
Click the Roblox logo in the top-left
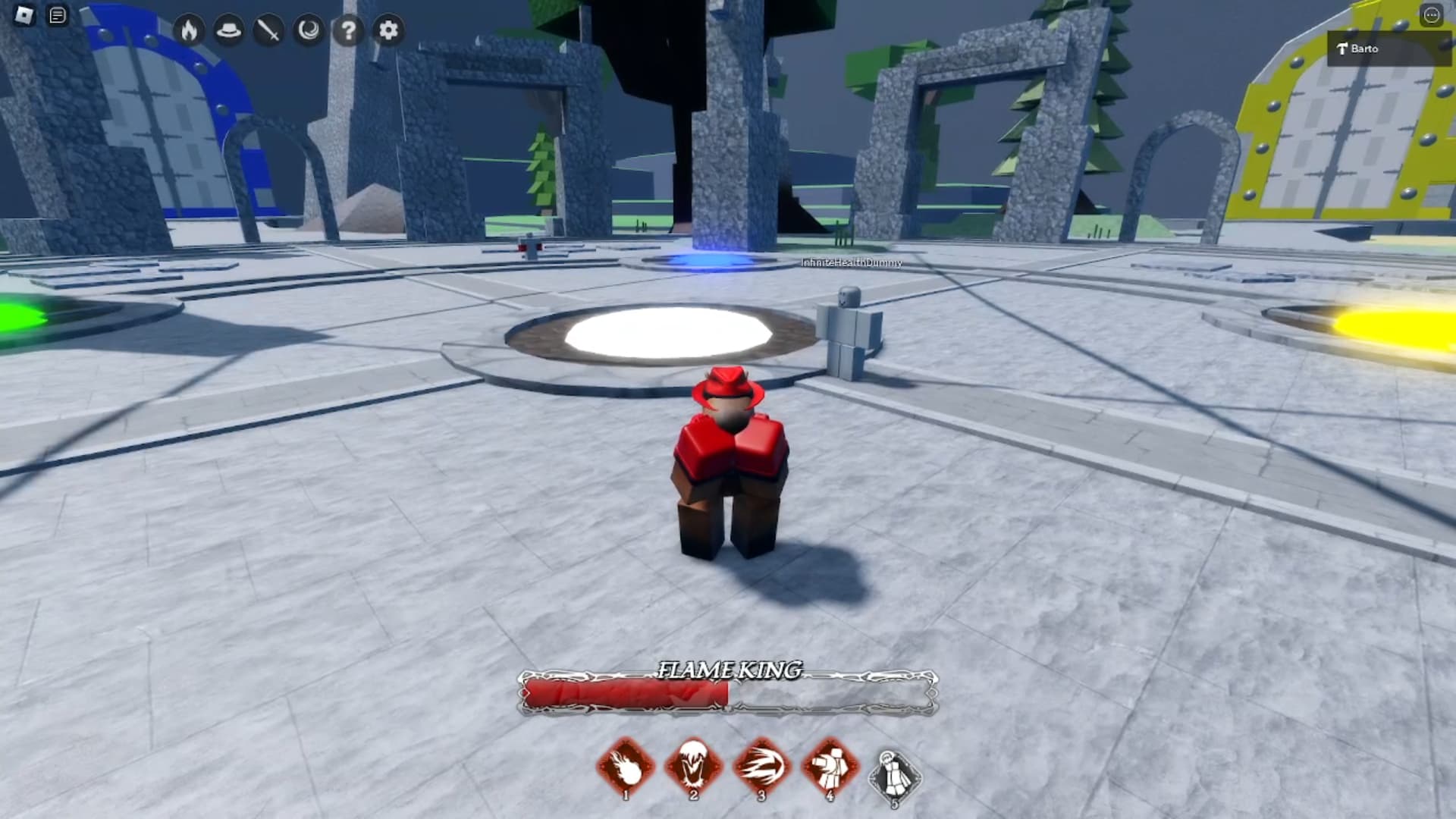[x=22, y=13]
